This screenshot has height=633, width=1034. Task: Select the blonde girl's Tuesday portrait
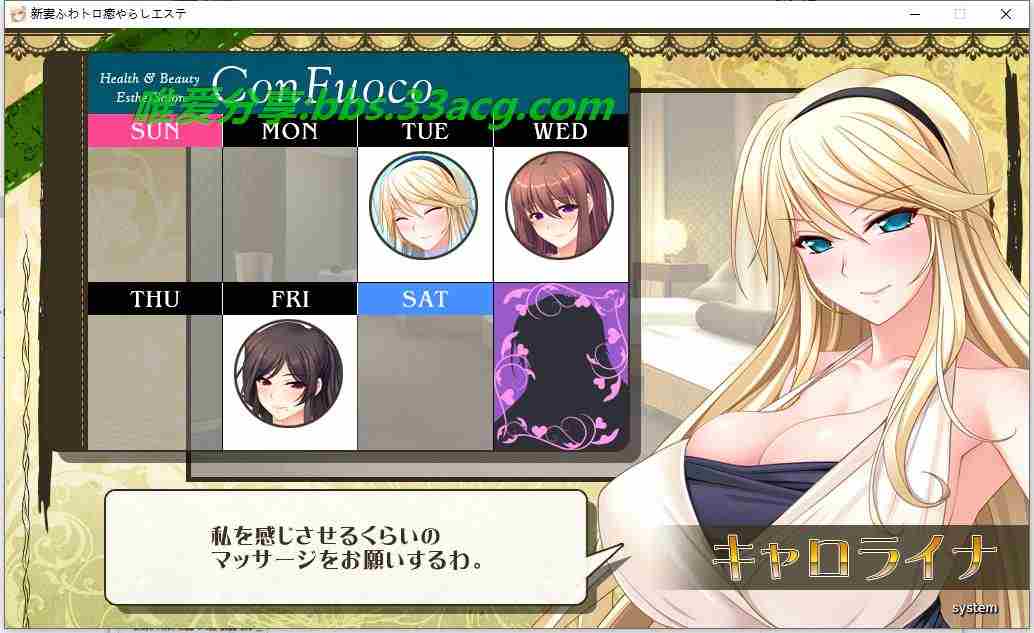[x=424, y=207]
